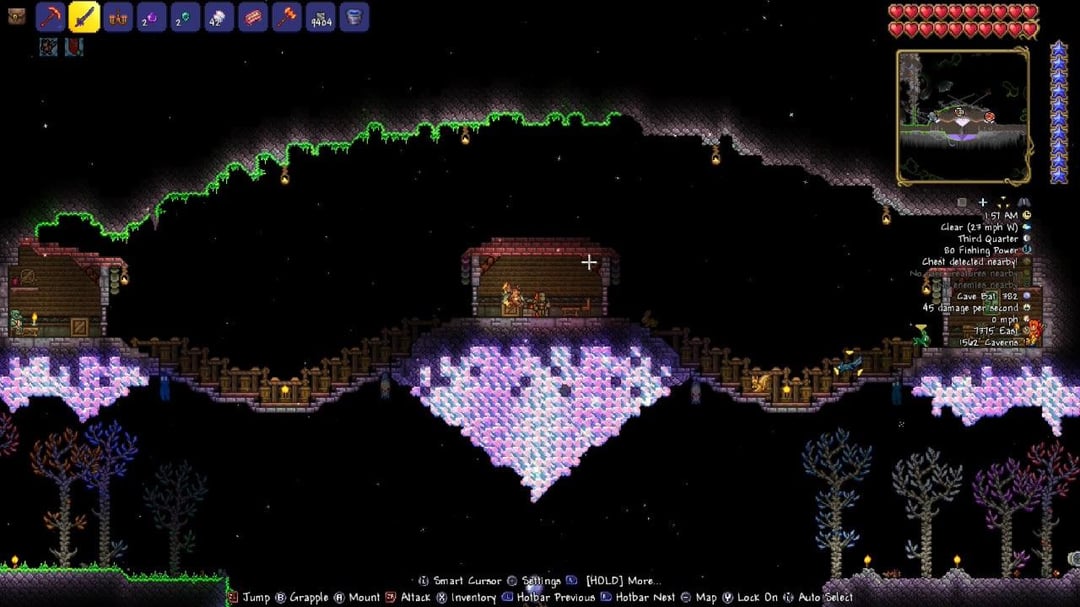
Task: Pick the purple gem hotbar slot
Action: click(x=152, y=17)
